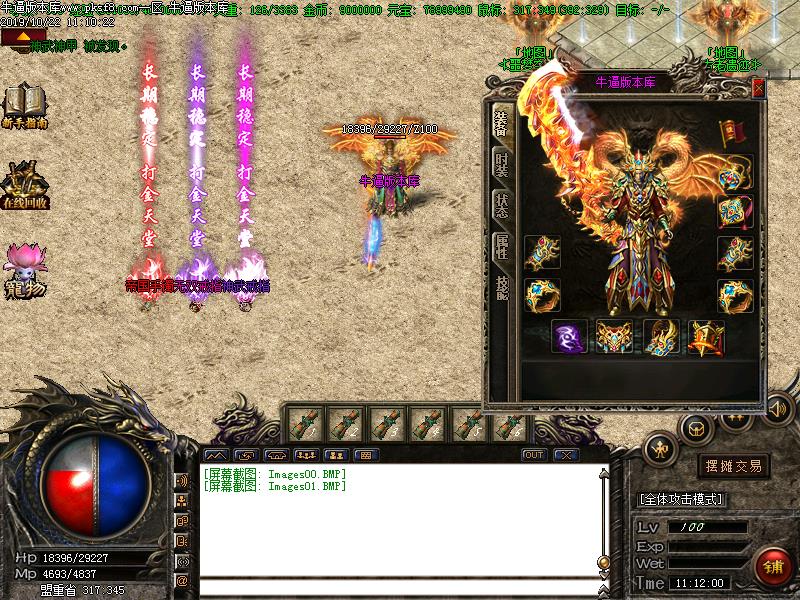The height and width of the screenshot is (600, 800).
Task: Open the 在线回收 online recycle menu
Action: [26, 184]
